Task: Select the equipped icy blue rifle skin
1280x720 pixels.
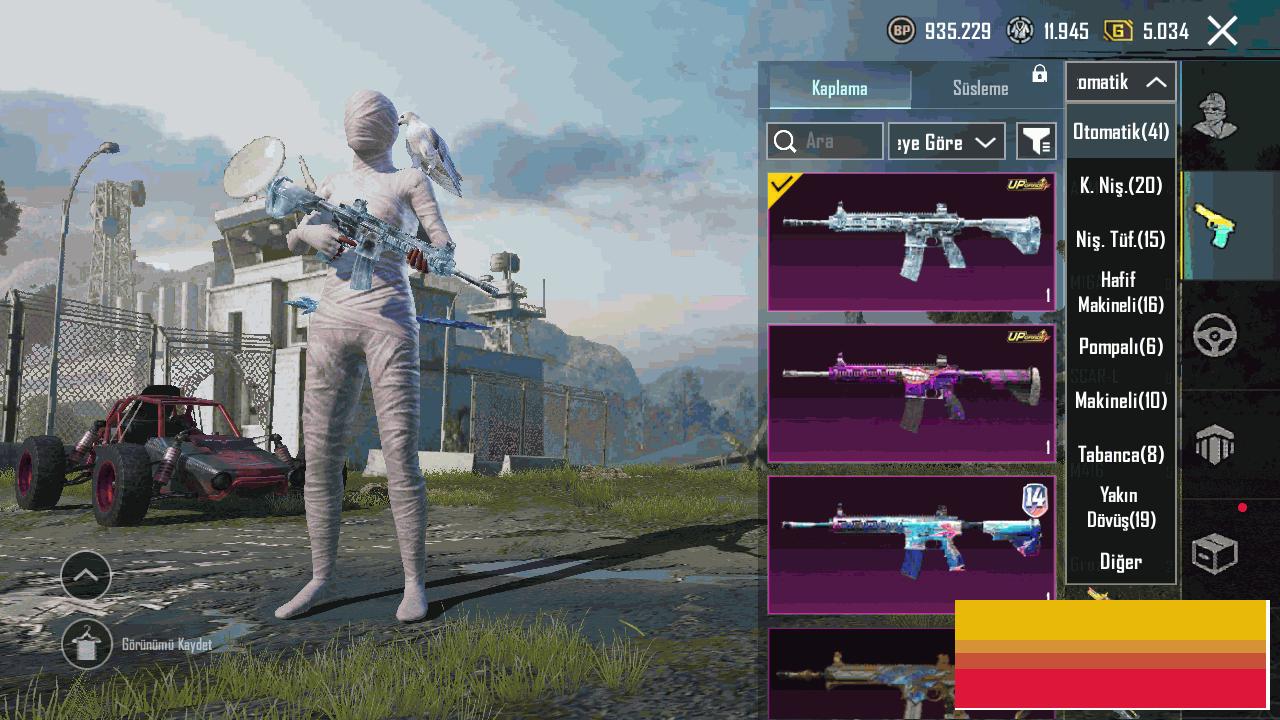Action: pos(911,241)
